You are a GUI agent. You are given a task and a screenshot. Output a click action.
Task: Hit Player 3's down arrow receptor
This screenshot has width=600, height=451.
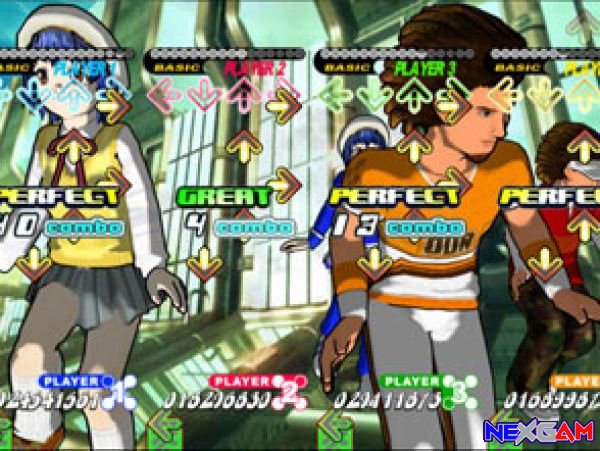[375, 96]
